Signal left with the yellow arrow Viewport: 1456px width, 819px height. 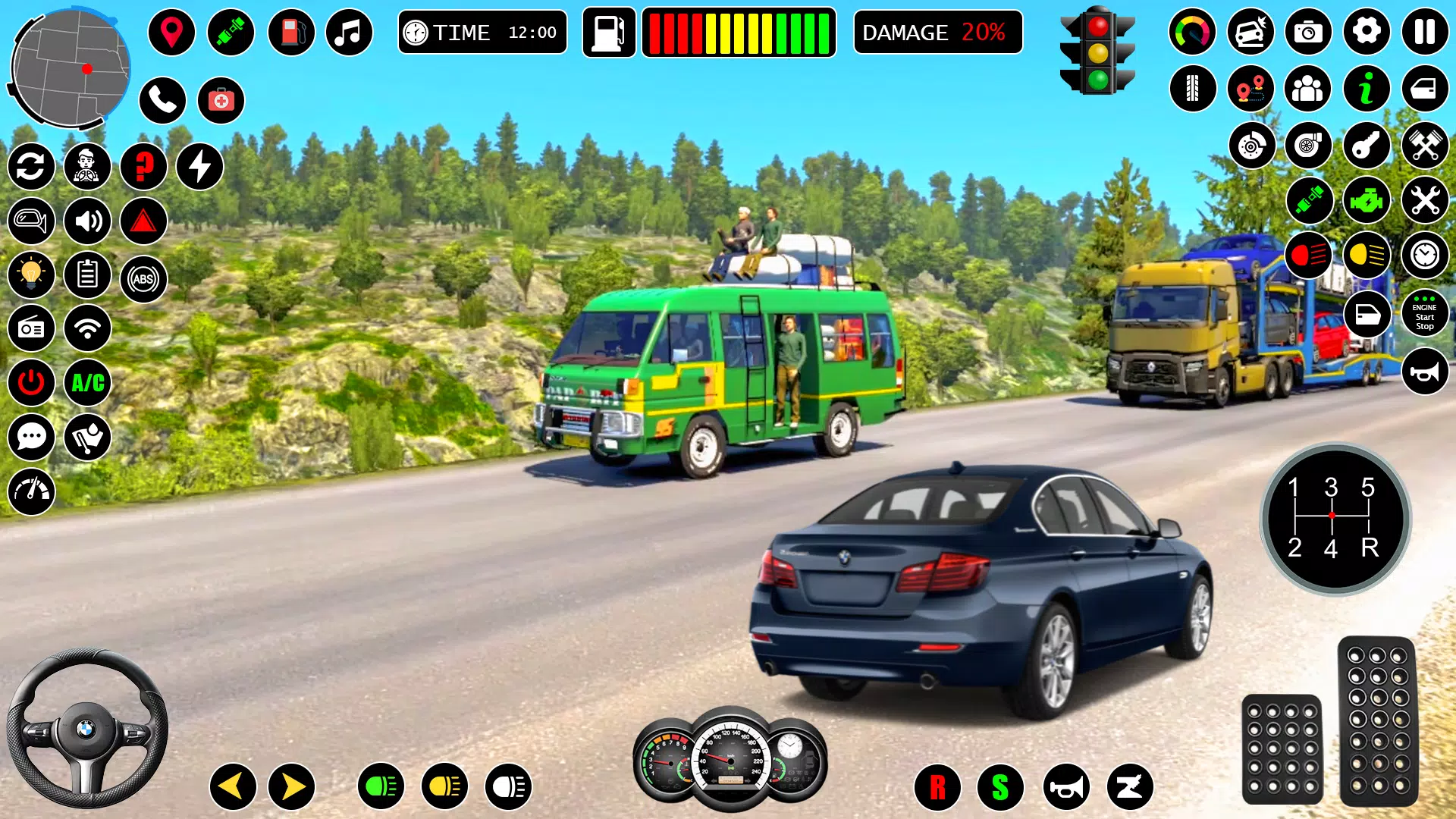(233, 786)
